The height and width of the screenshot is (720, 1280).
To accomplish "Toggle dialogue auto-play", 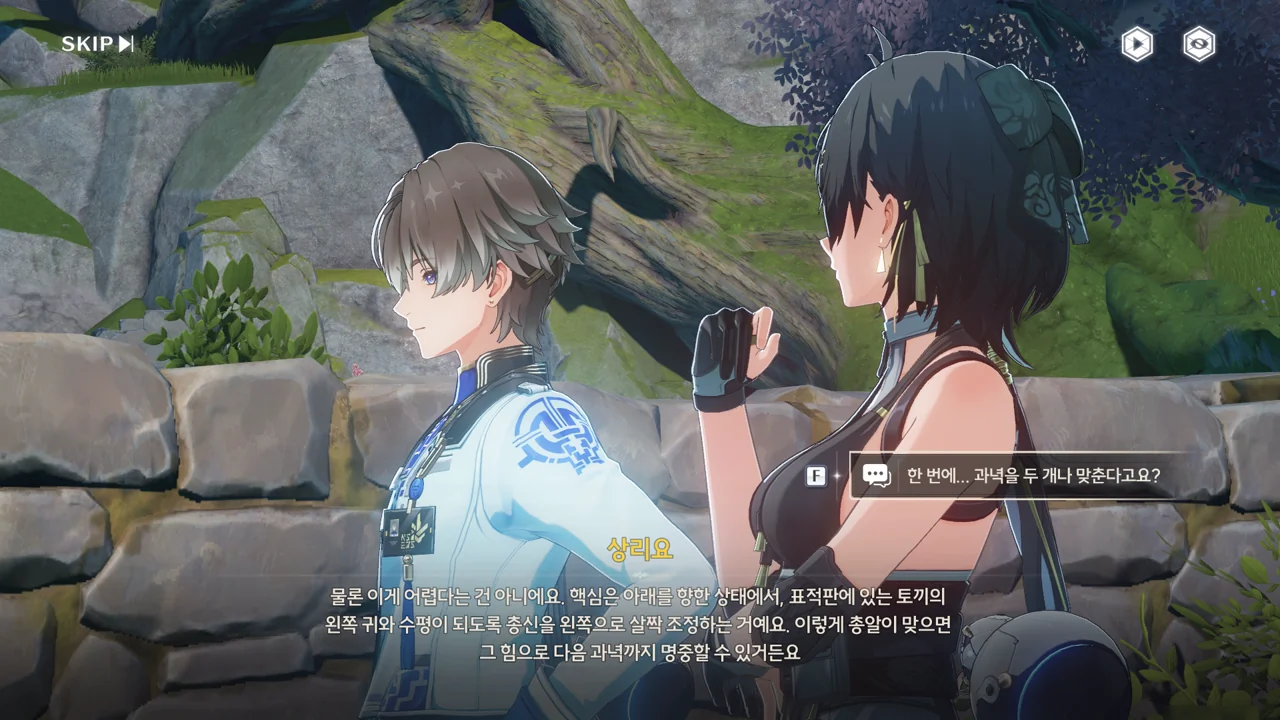I will 1136,44.
